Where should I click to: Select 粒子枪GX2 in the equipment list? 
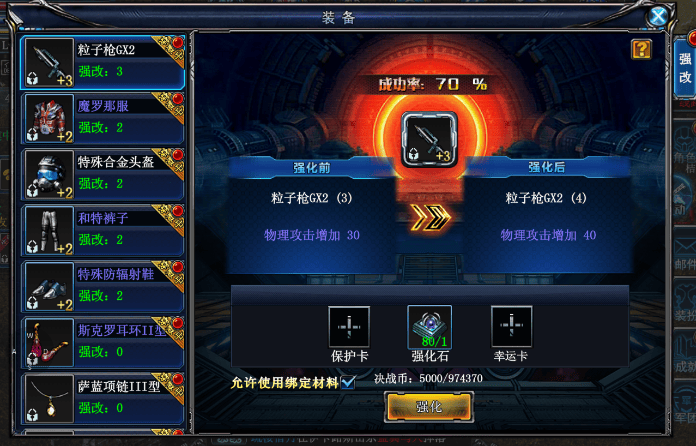coord(102,63)
